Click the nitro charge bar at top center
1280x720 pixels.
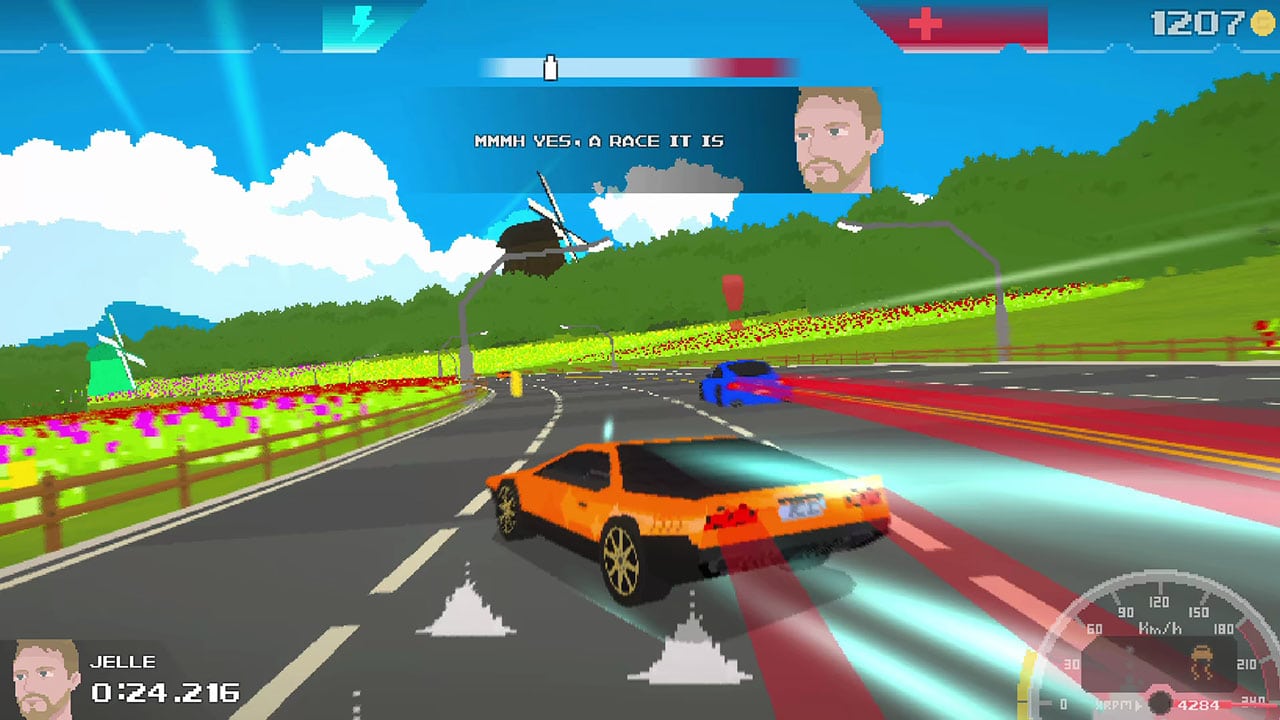click(x=640, y=68)
